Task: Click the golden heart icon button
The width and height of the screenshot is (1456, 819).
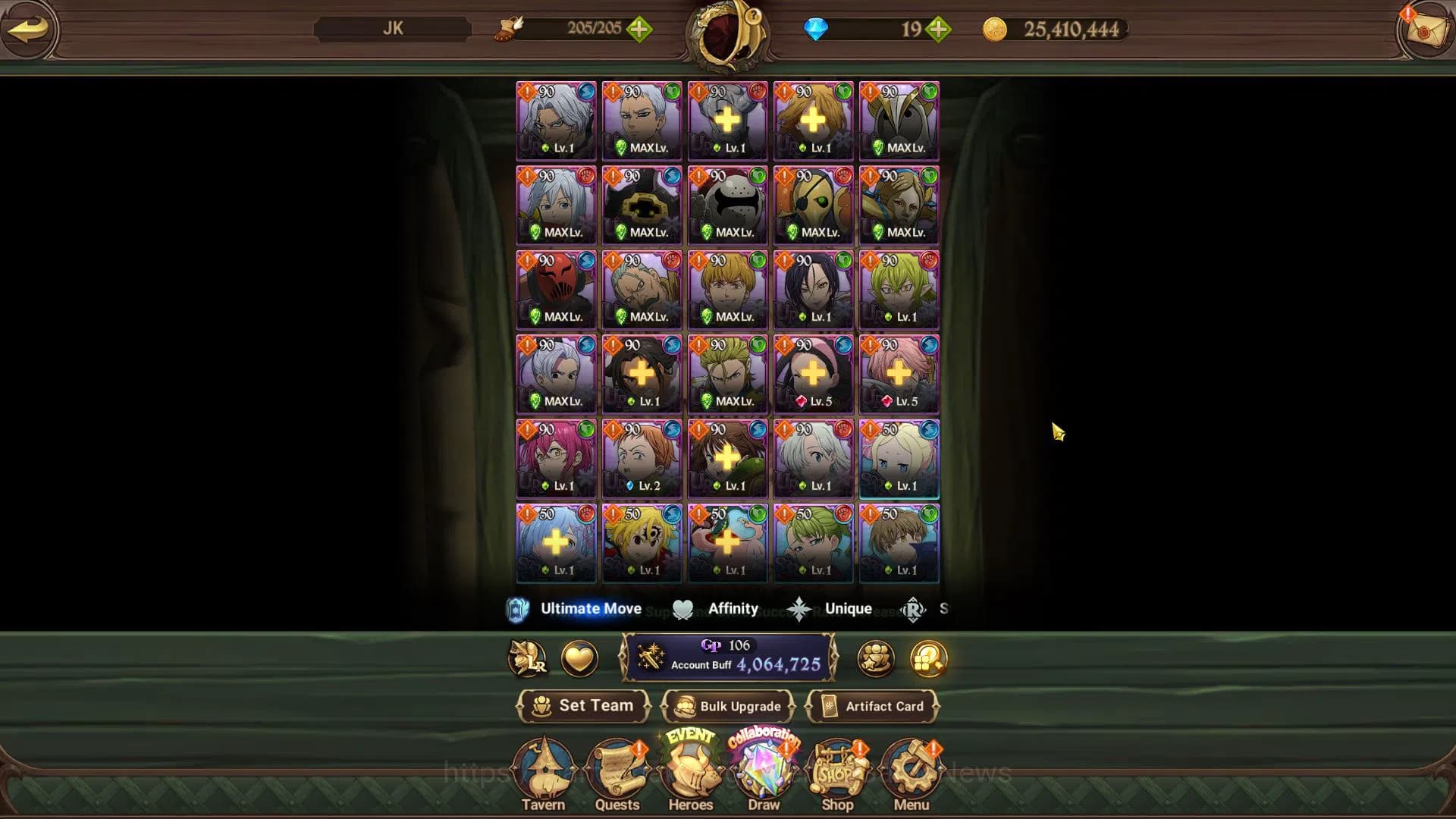Action: click(x=579, y=658)
